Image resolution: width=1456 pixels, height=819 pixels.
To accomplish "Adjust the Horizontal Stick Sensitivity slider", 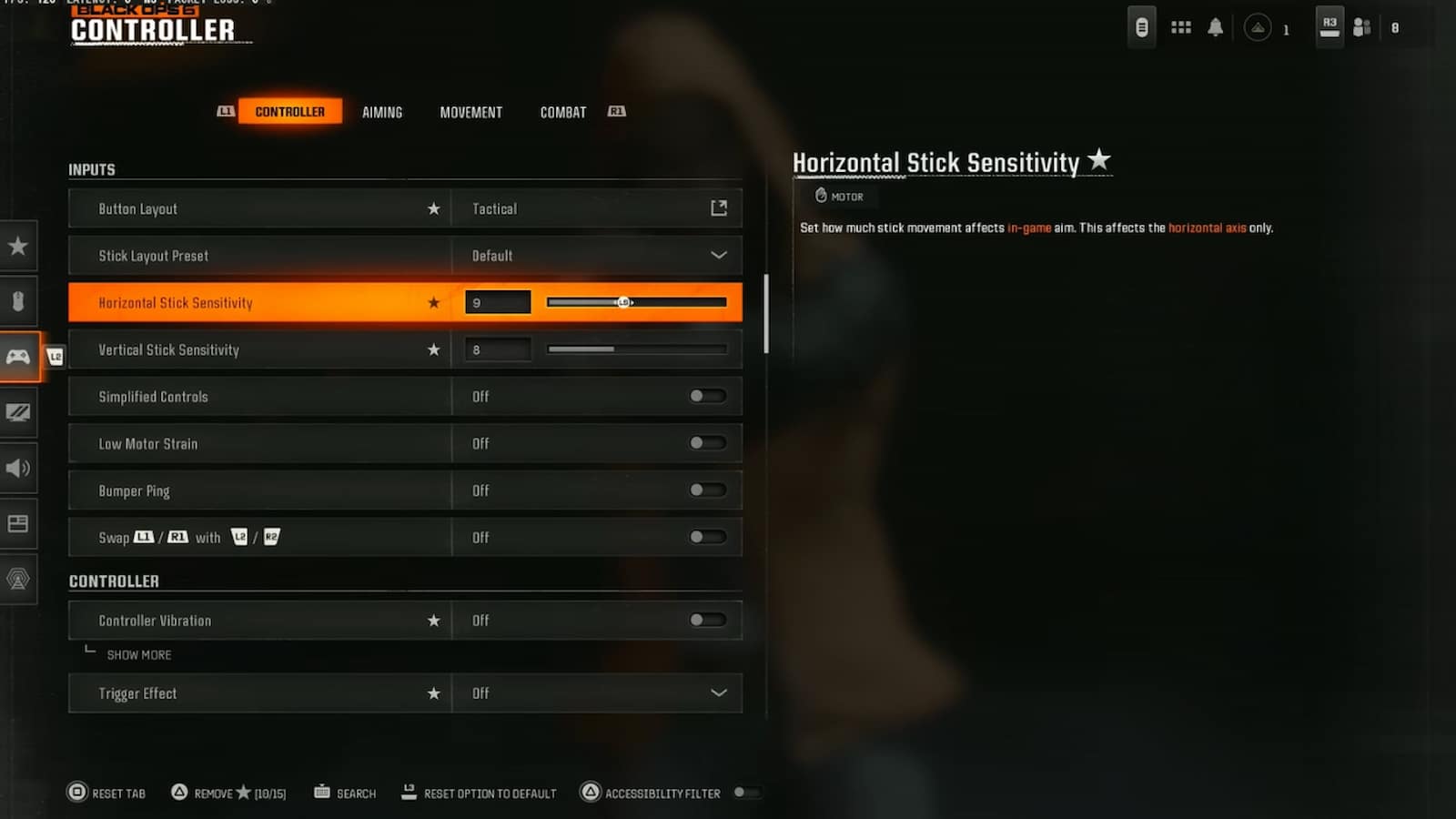I will pos(624,301).
